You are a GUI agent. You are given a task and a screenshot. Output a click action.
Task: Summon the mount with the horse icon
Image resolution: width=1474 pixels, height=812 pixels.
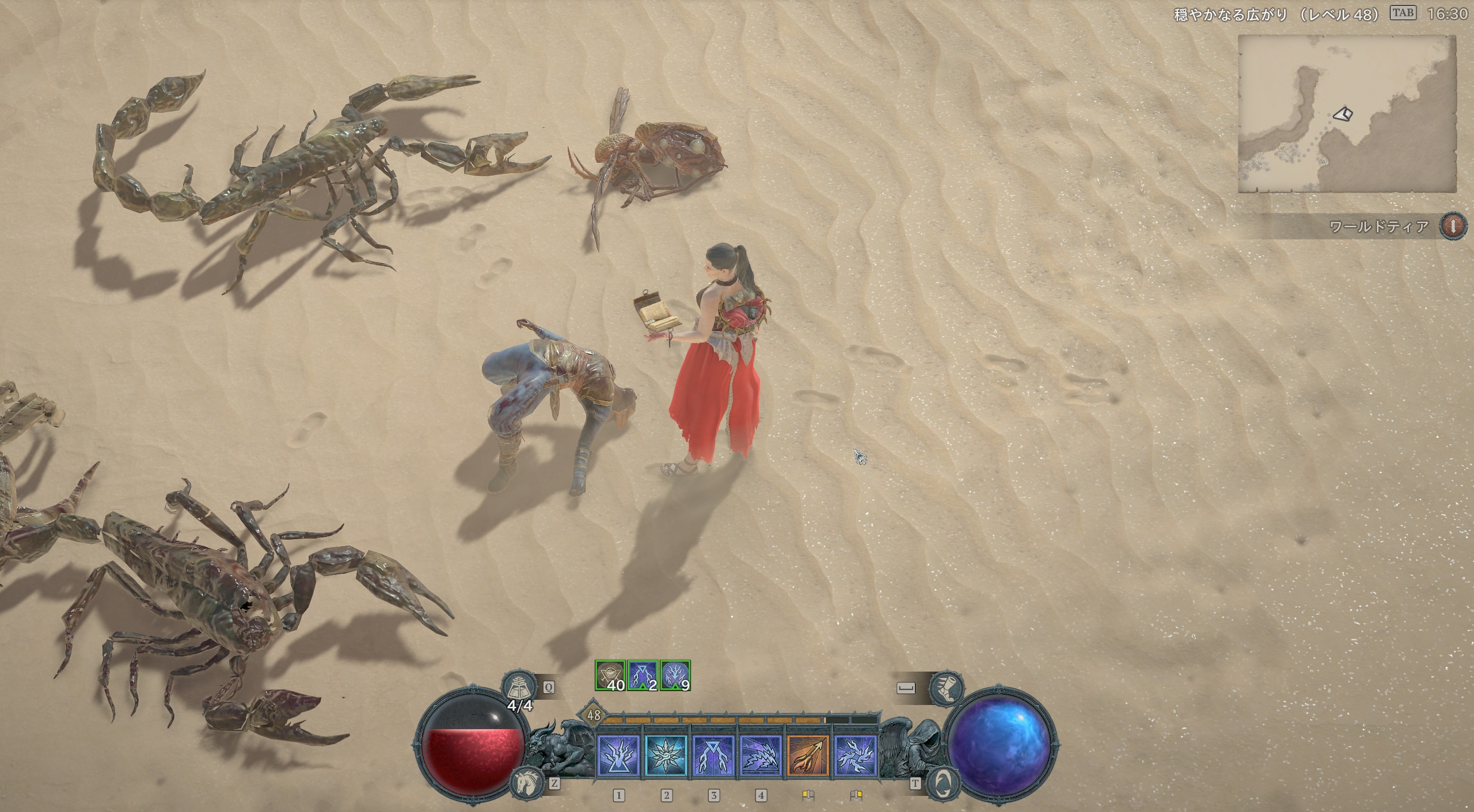coord(526,782)
